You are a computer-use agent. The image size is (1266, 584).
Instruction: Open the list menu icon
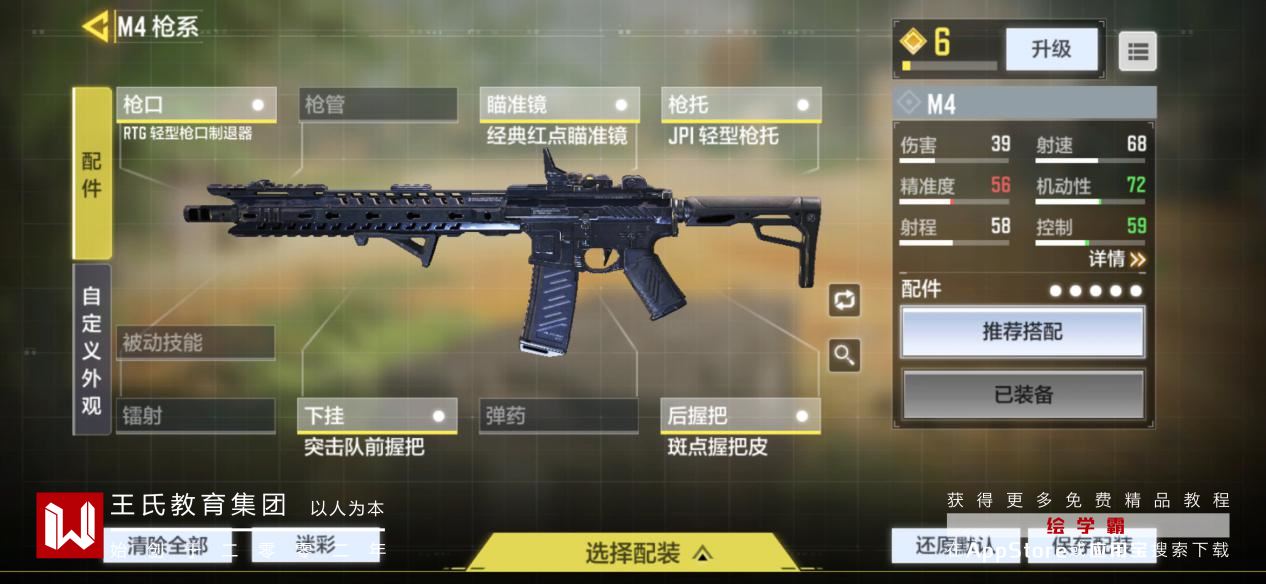pos(1137,52)
